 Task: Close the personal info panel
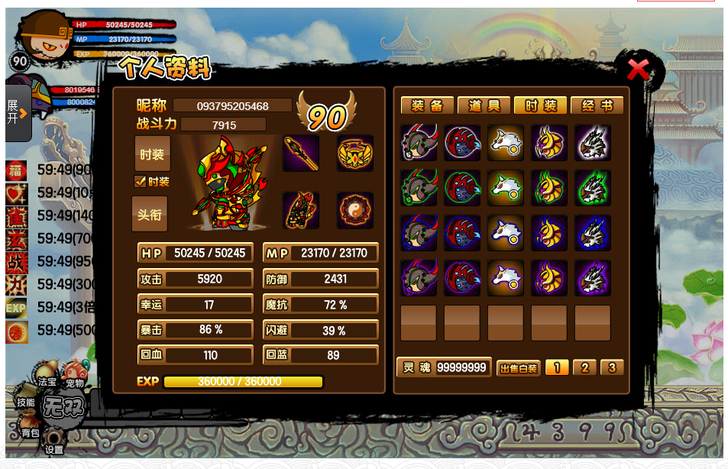(638, 69)
